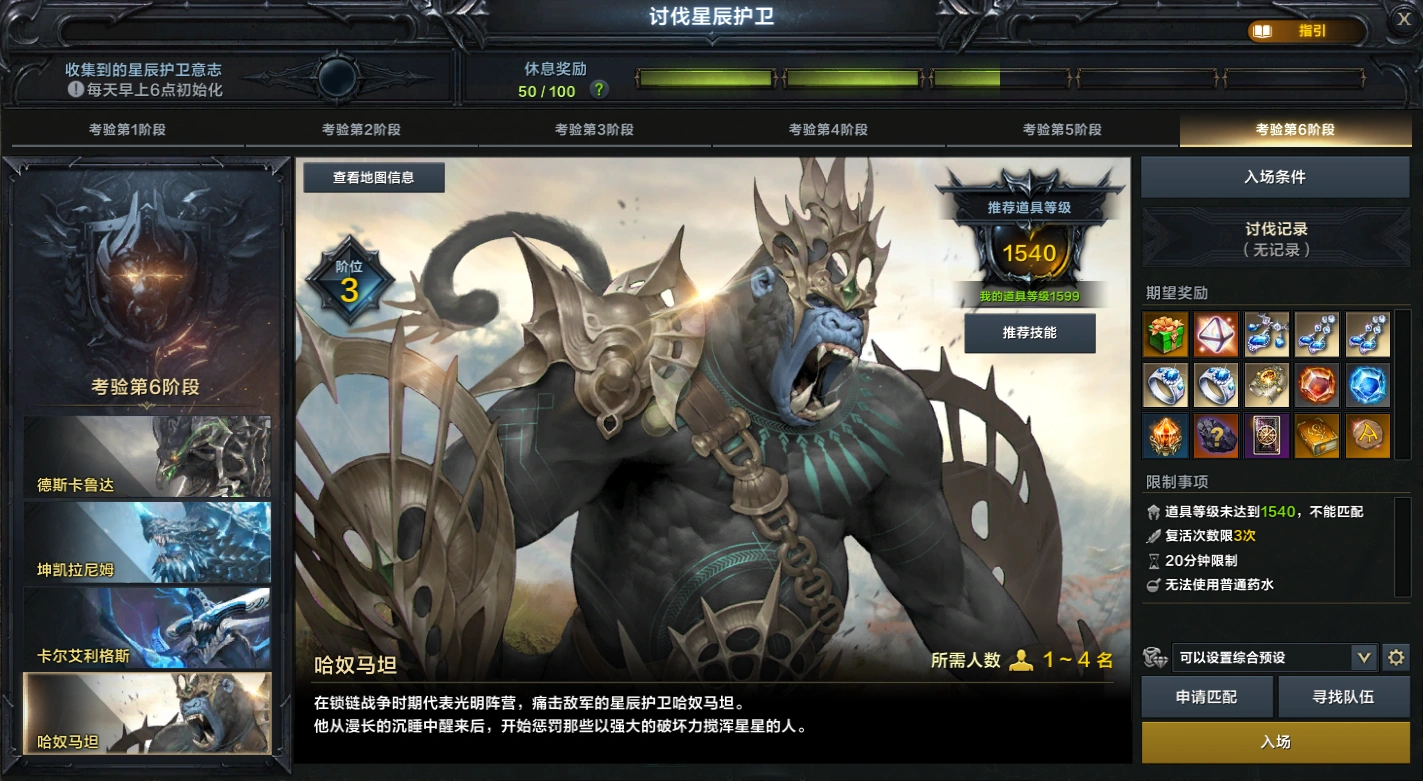Open the green gift box reward icon
The image size is (1423, 781).
[x=1167, y=334]
